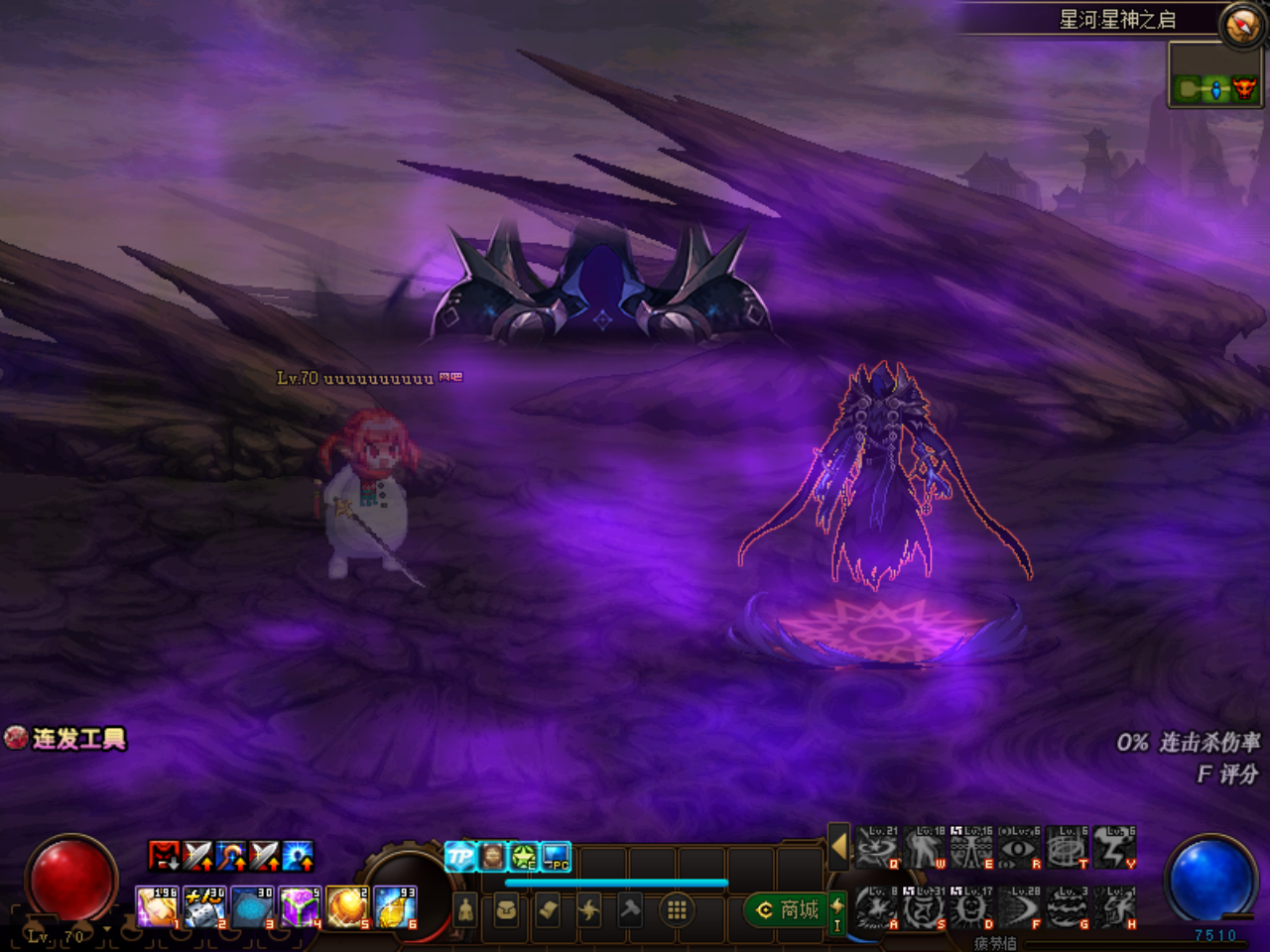The image size is (1270, 952).
Task: Activate the skull skill on key D
Action: click(x=971, y=908)
